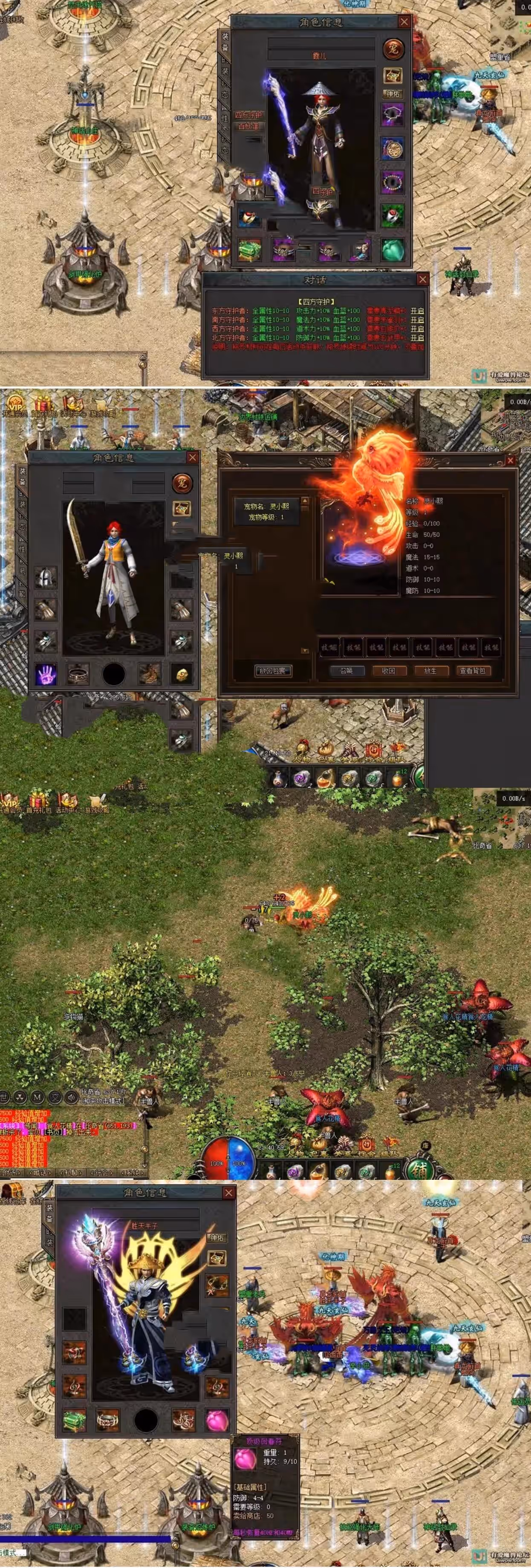This screenshot has width=531, height=1568.
Task: Close the 对话 dialogue window
Action: pos(423,280)
